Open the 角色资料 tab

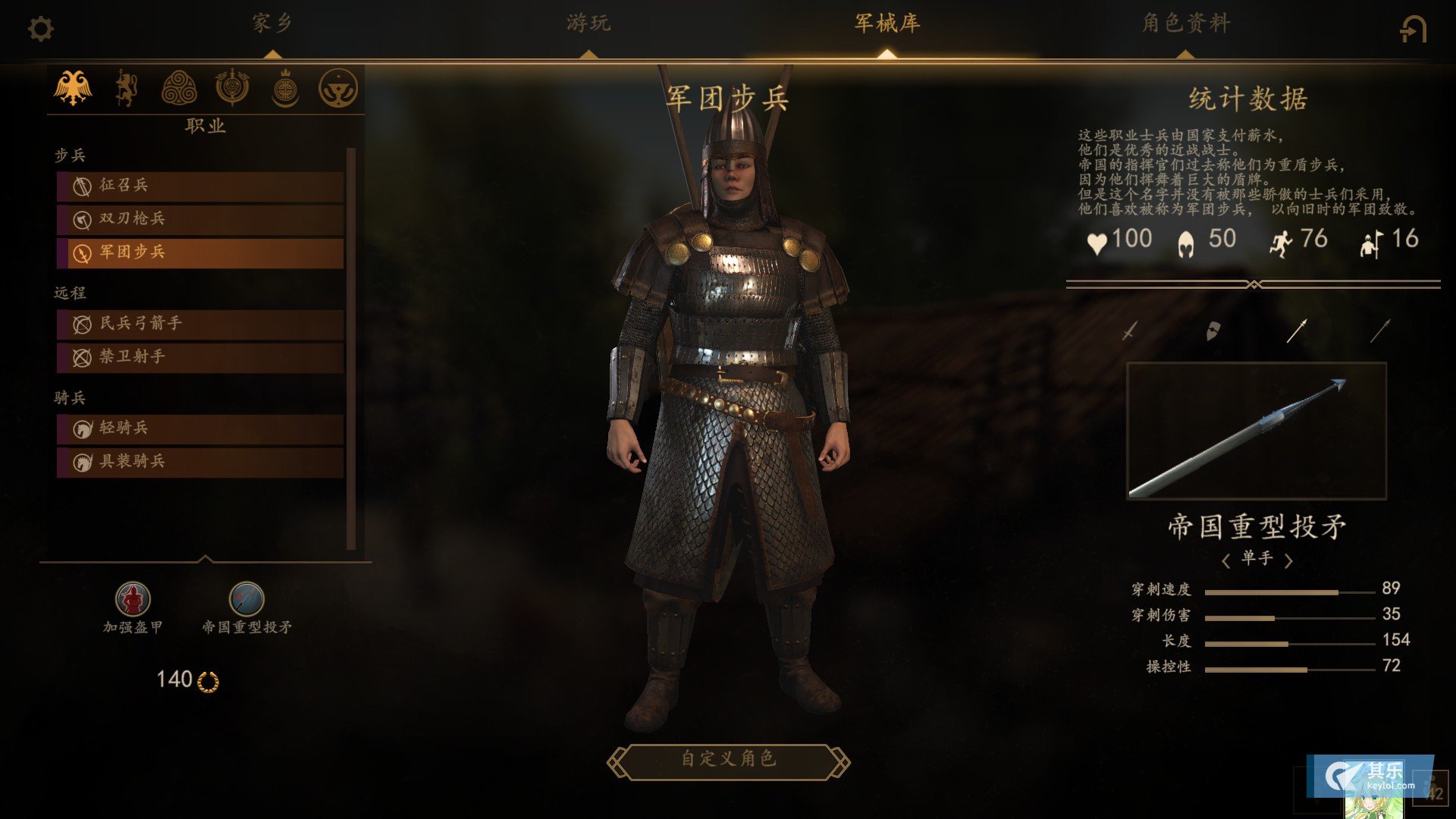(x=1185, y=24)
